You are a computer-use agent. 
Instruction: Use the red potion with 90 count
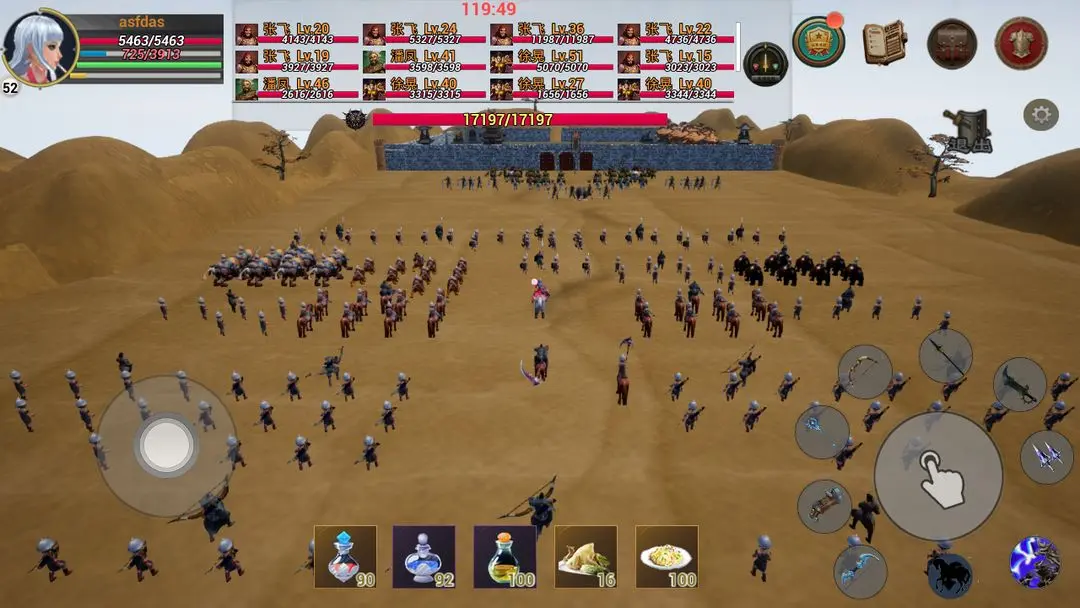pyautogui.click(x=345, y=556)
